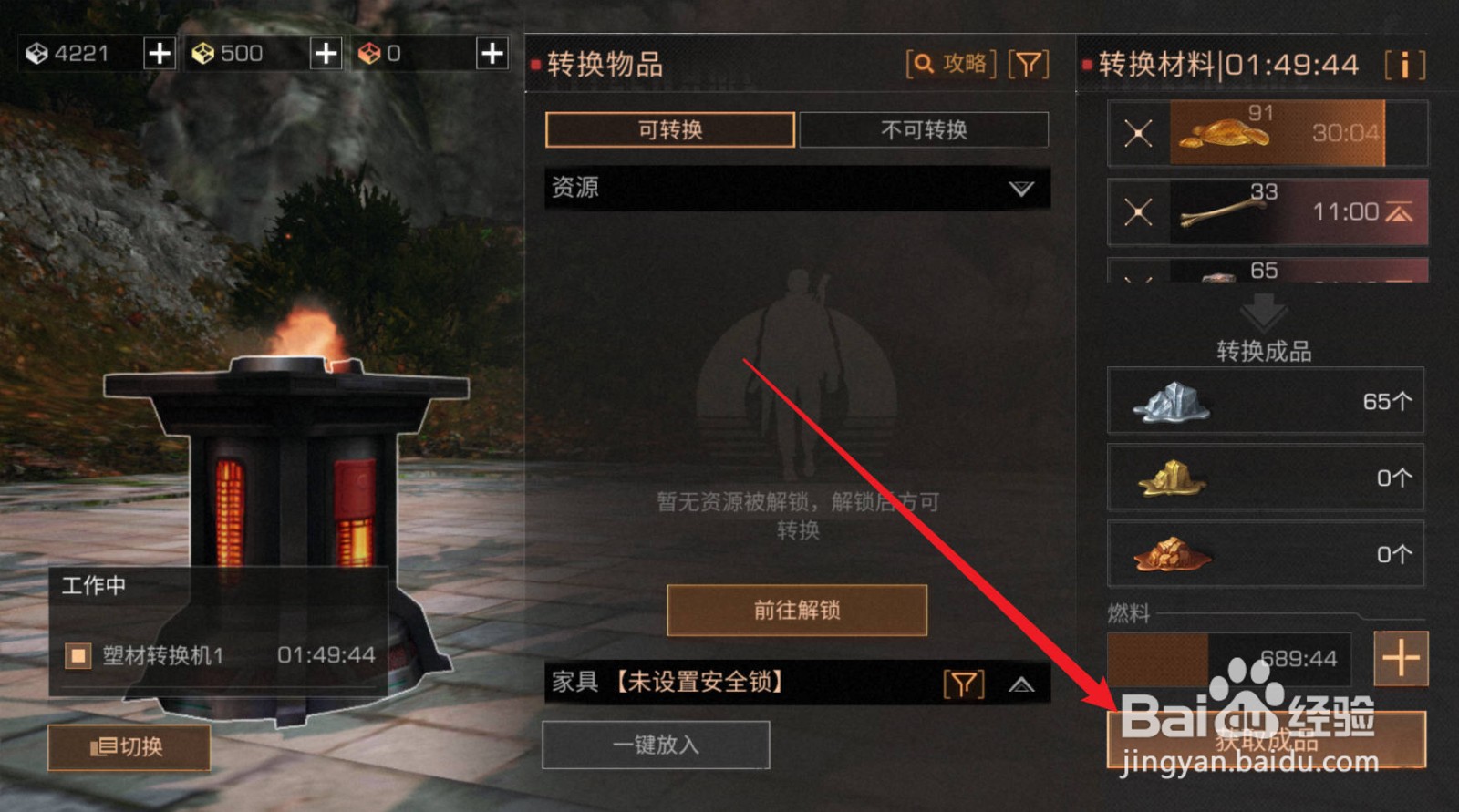
Task: Switch to the 可转换 tab
Action: pos(669,129)
